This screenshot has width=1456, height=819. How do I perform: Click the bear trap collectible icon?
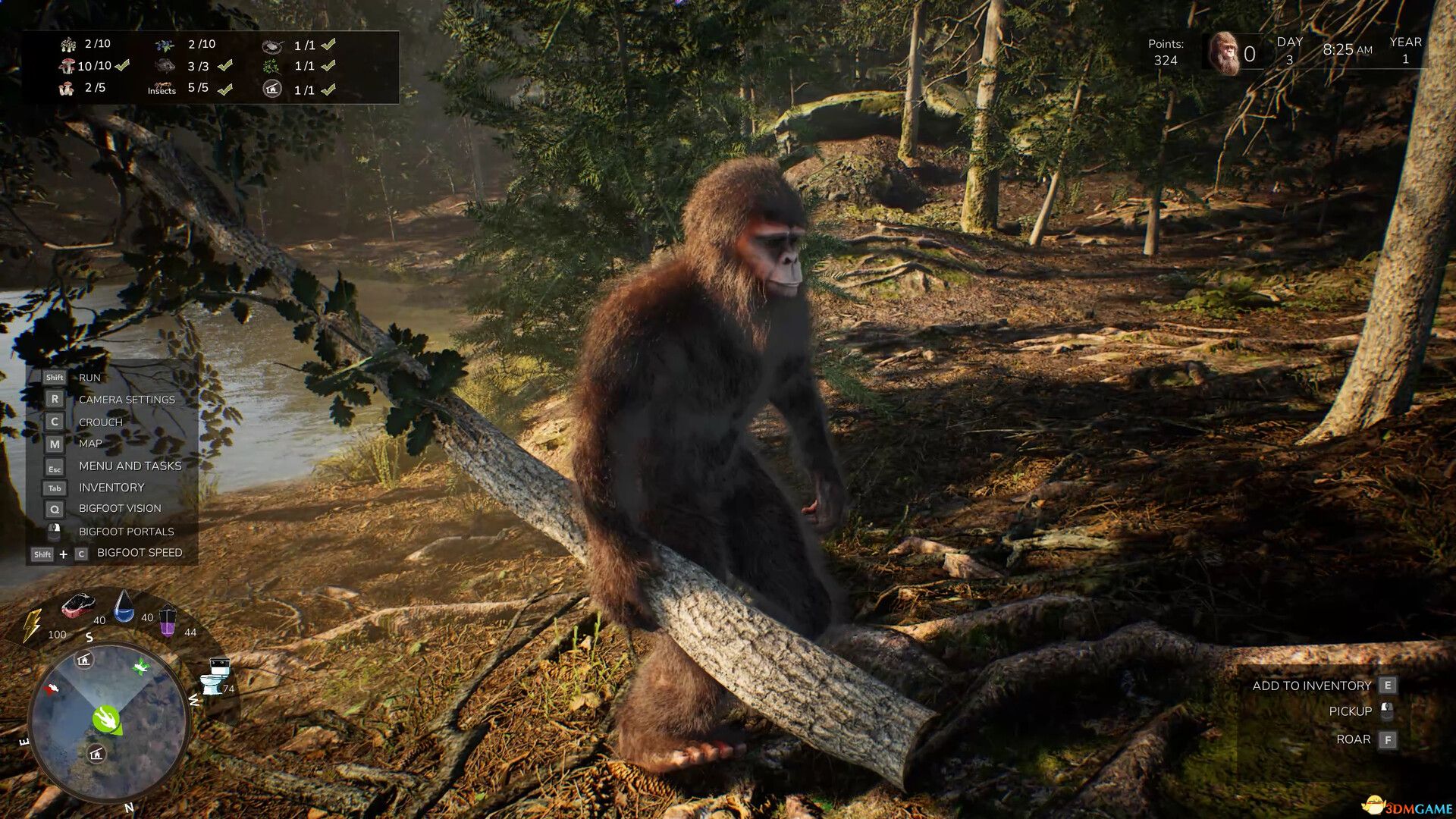(273, 46)
